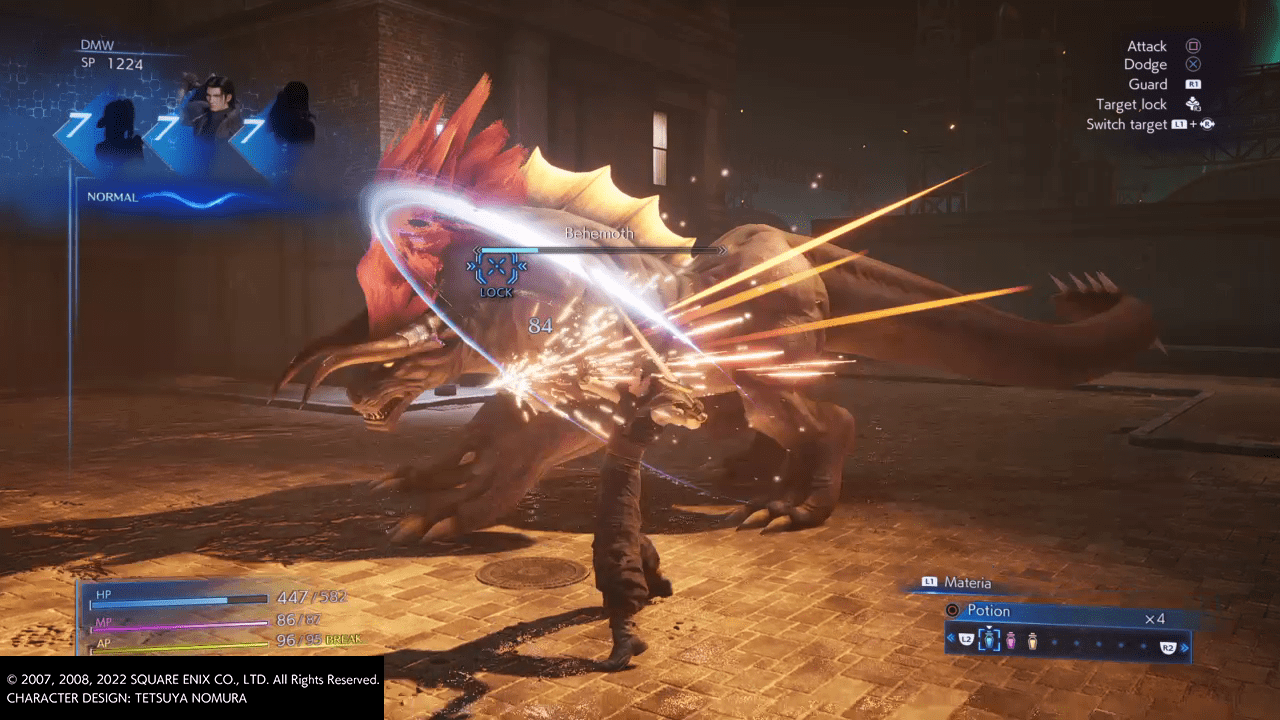Click the item bar's right double-arrow
Image resolution: width=1280 pixels, height=720 pixels.
pyautogui.click(x=1186, y=648)
